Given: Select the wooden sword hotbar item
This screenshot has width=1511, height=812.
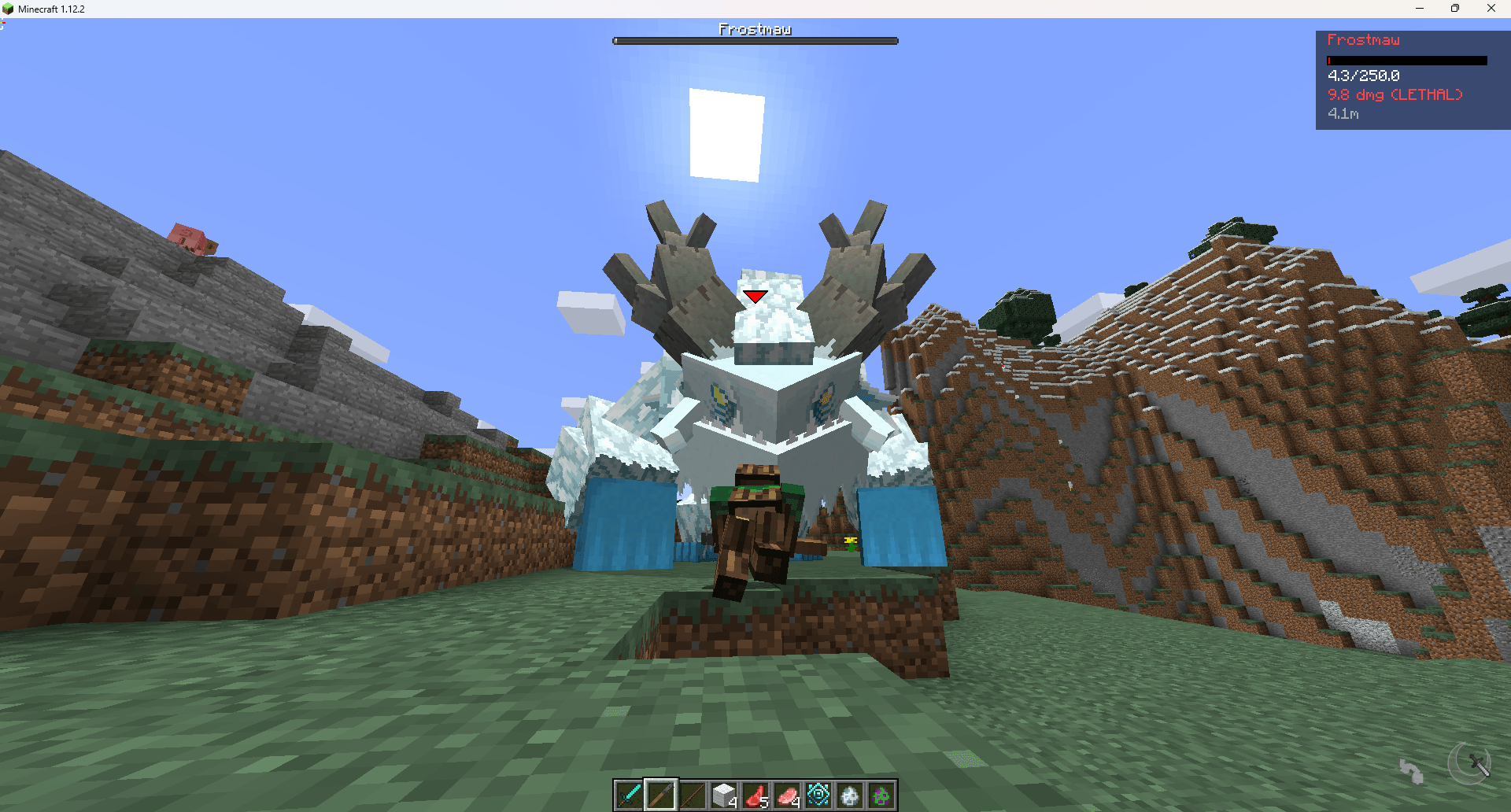Looking at the screenshot, I should (694, 795).
